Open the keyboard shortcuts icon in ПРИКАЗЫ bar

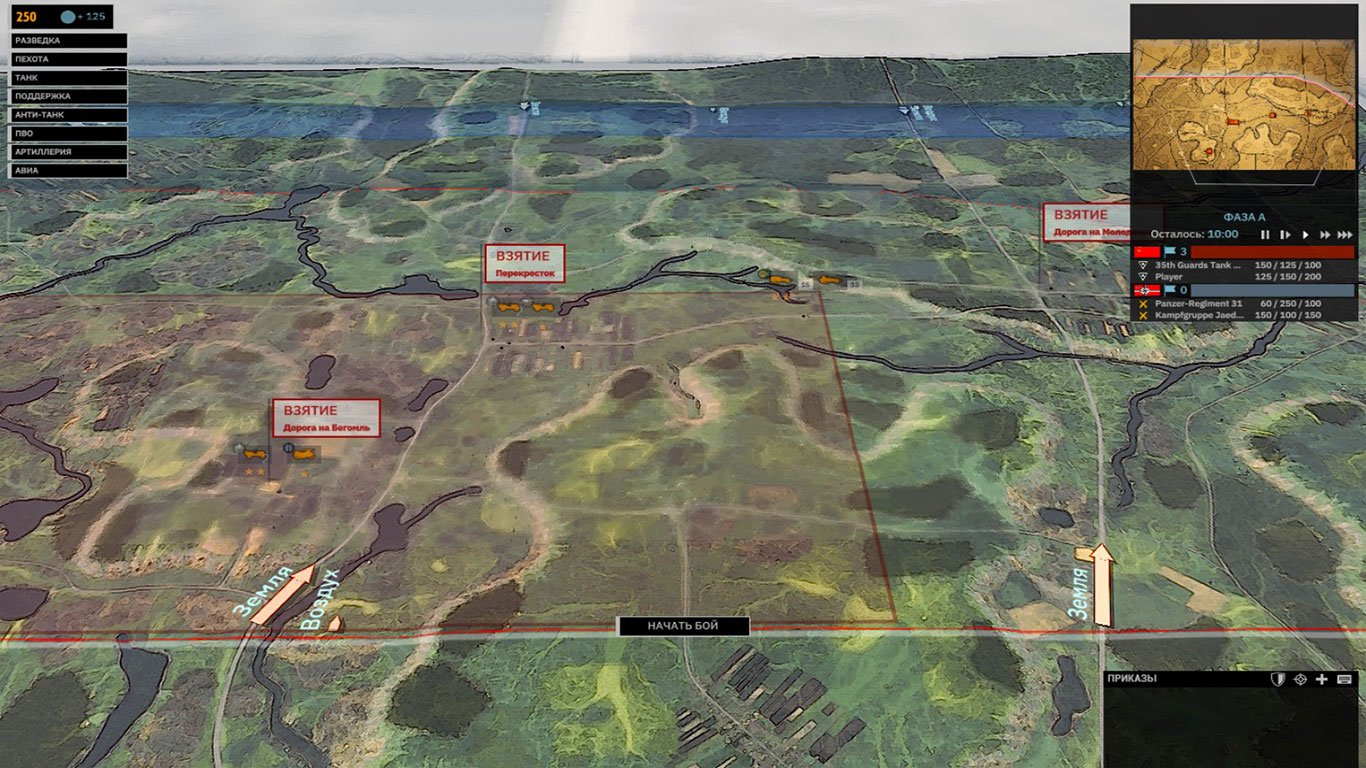1344,680
